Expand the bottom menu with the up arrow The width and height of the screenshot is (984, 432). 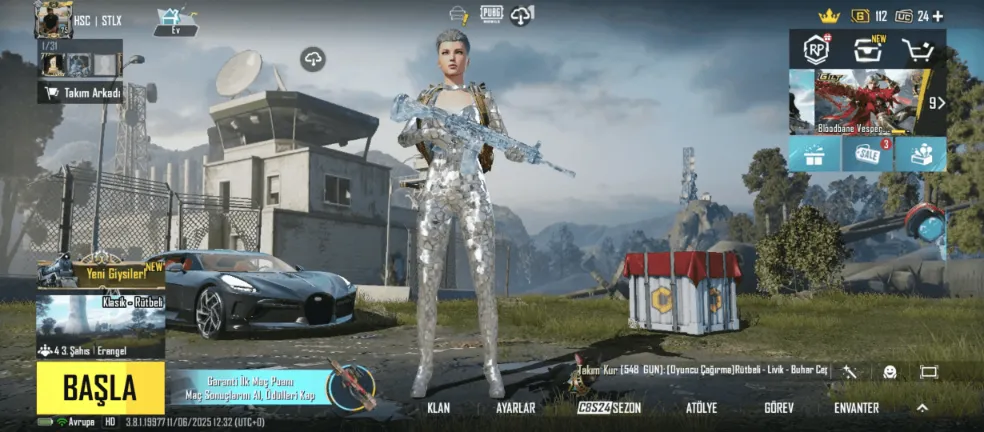[x=922, y=407]
